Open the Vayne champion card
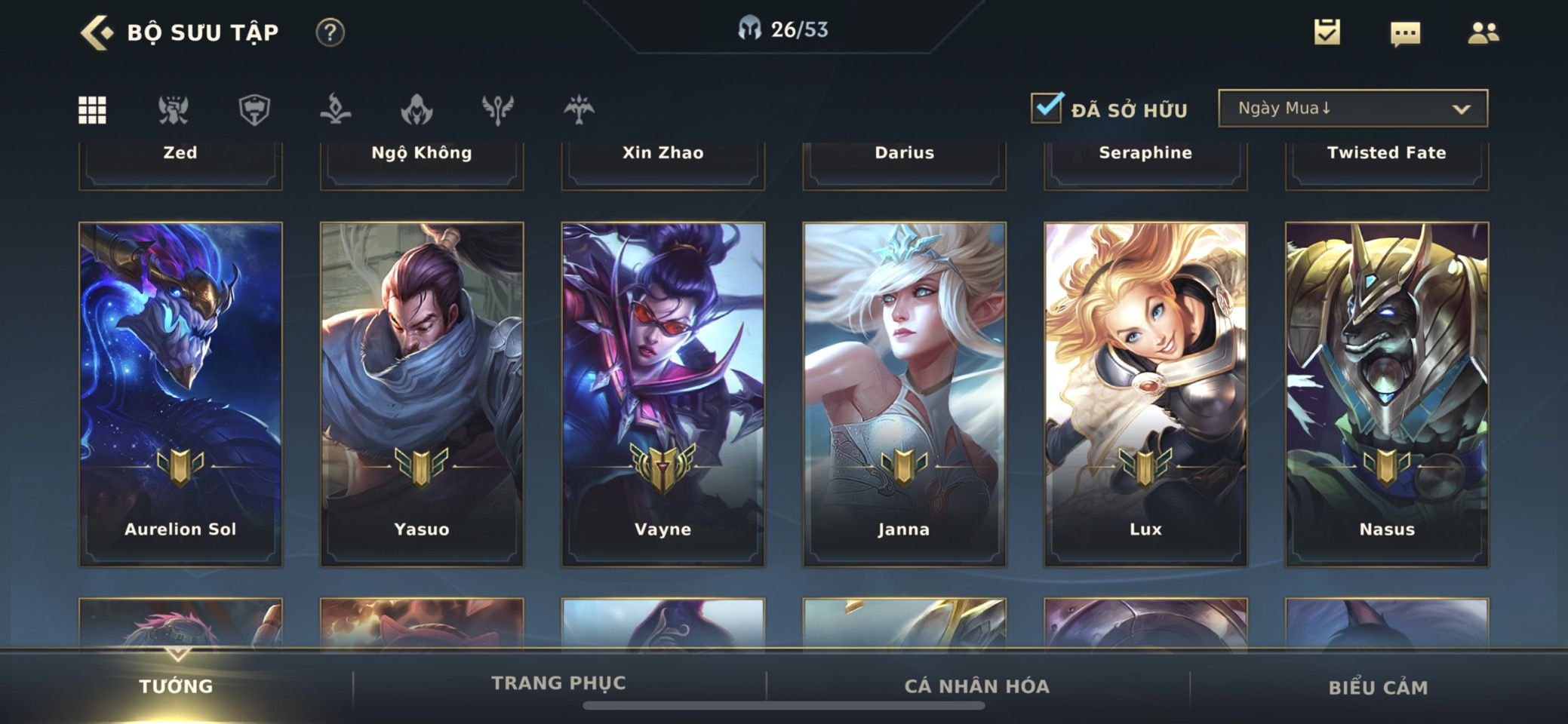Viewport: 1568px width, 724px height. pos(663,394)
